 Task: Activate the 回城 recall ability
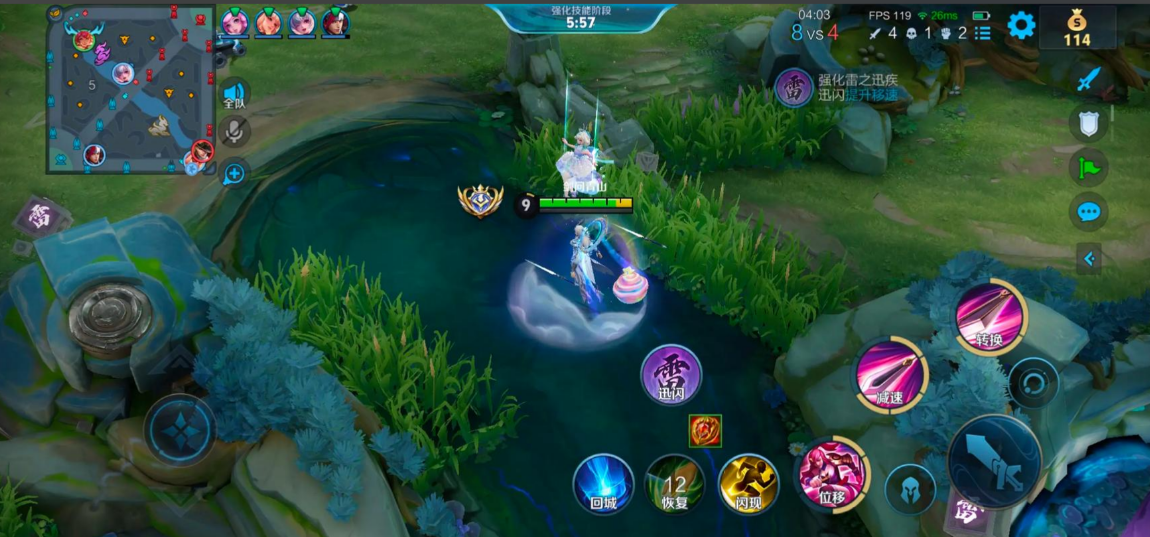603,483
